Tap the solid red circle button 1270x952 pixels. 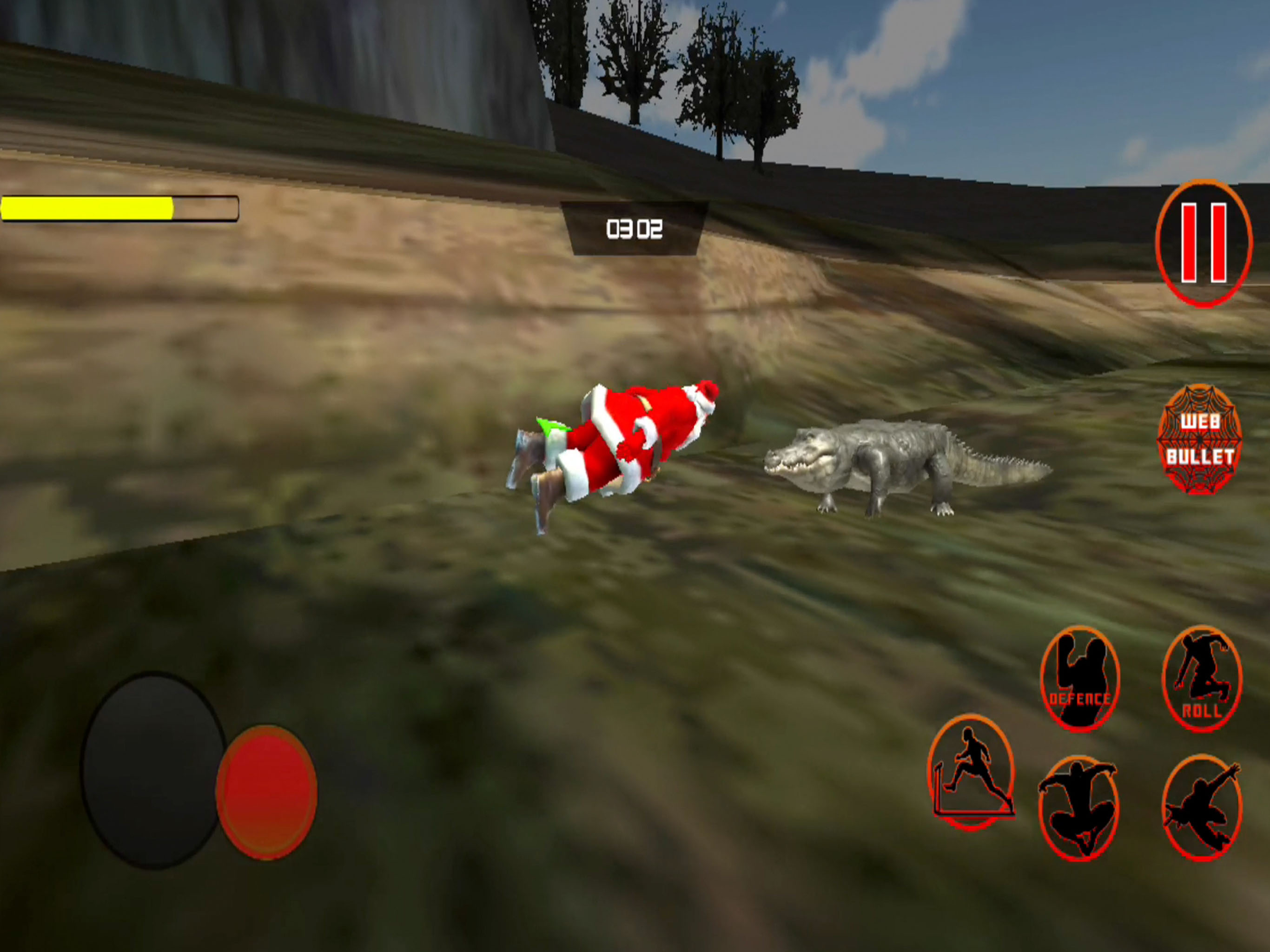[x=266, y=792]
